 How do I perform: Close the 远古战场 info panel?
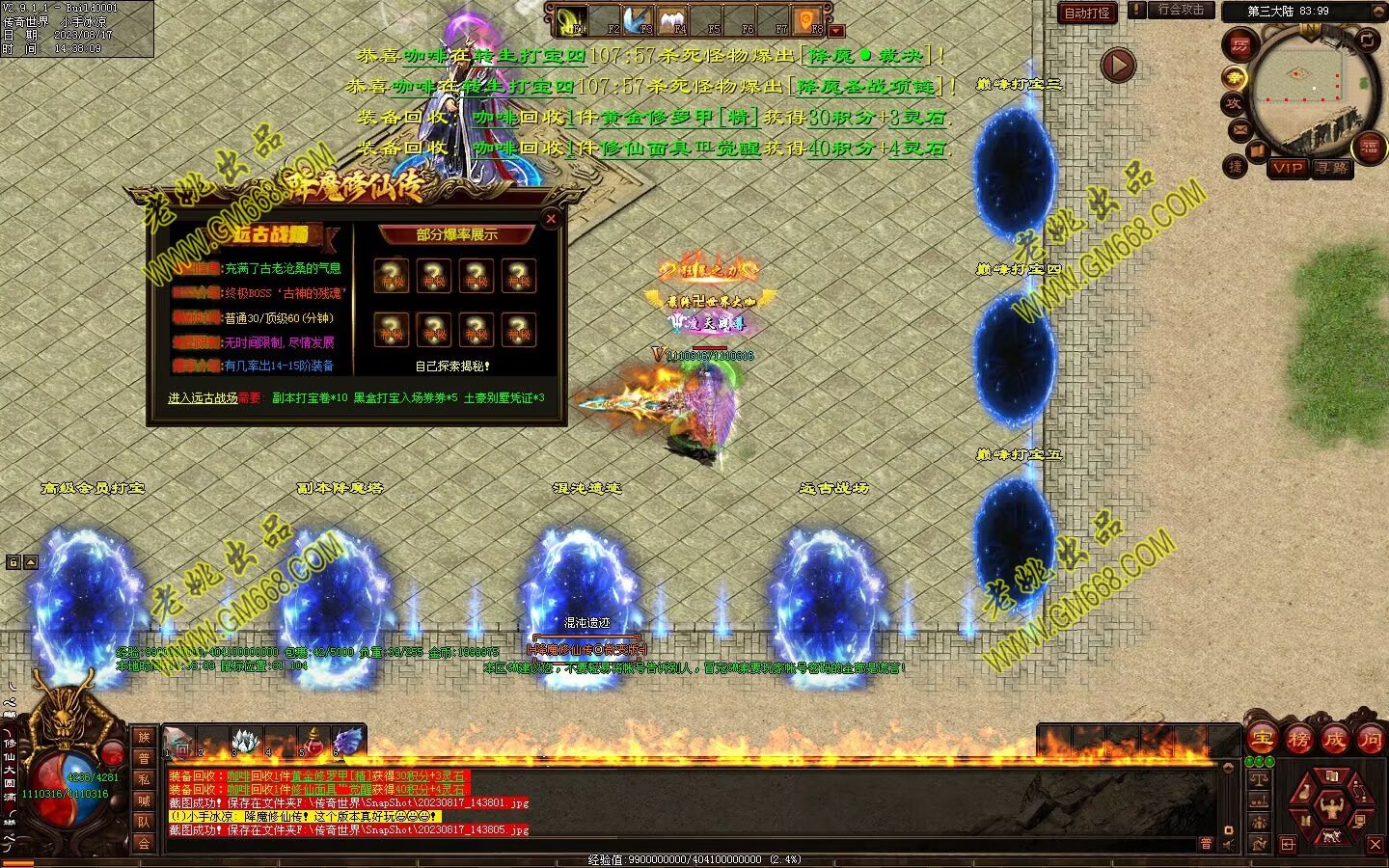pyautogui.click(x=551, y=219)
